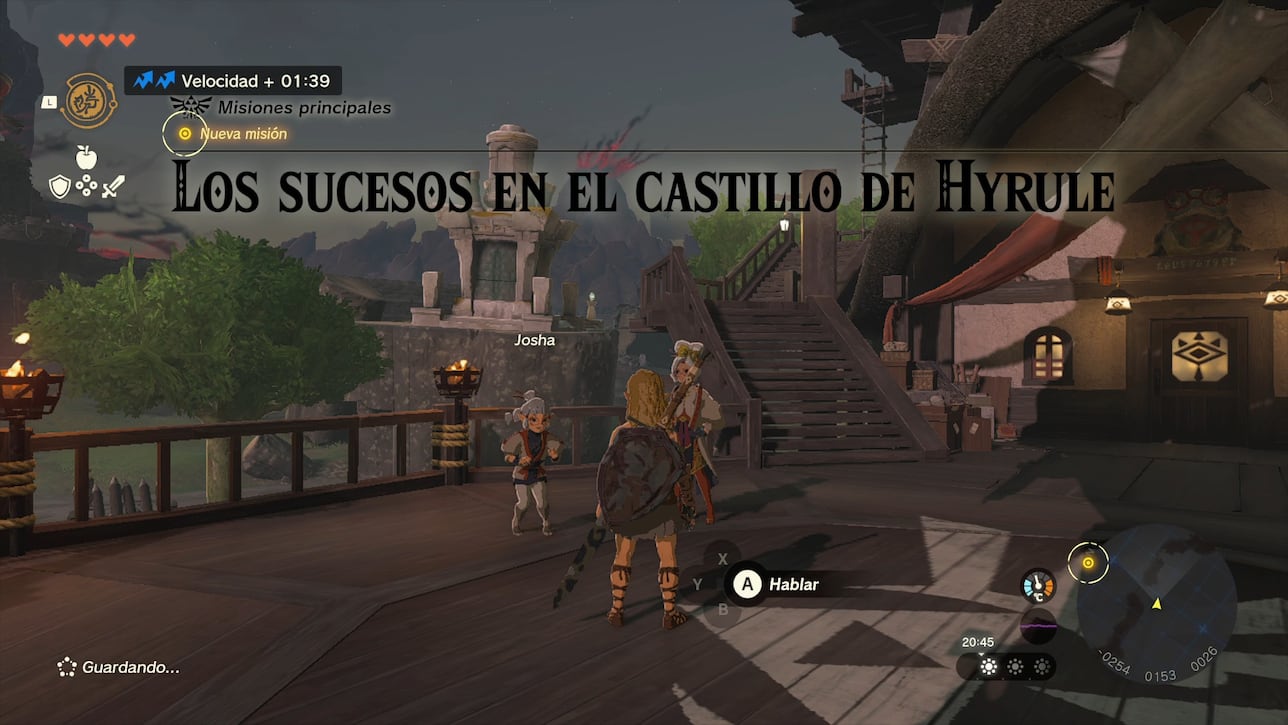Toggle the yellow Nueva misión marker
This screenshot has width=1288, height=725.
point(184,132)
